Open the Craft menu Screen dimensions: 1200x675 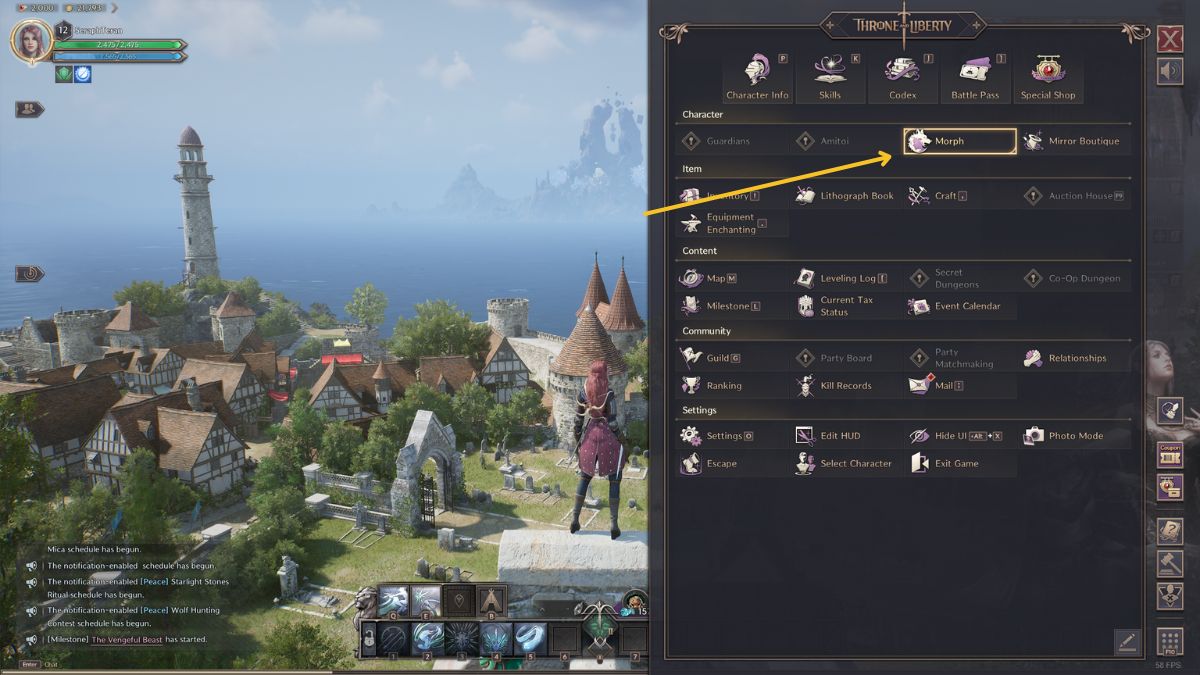coord(939,196)
